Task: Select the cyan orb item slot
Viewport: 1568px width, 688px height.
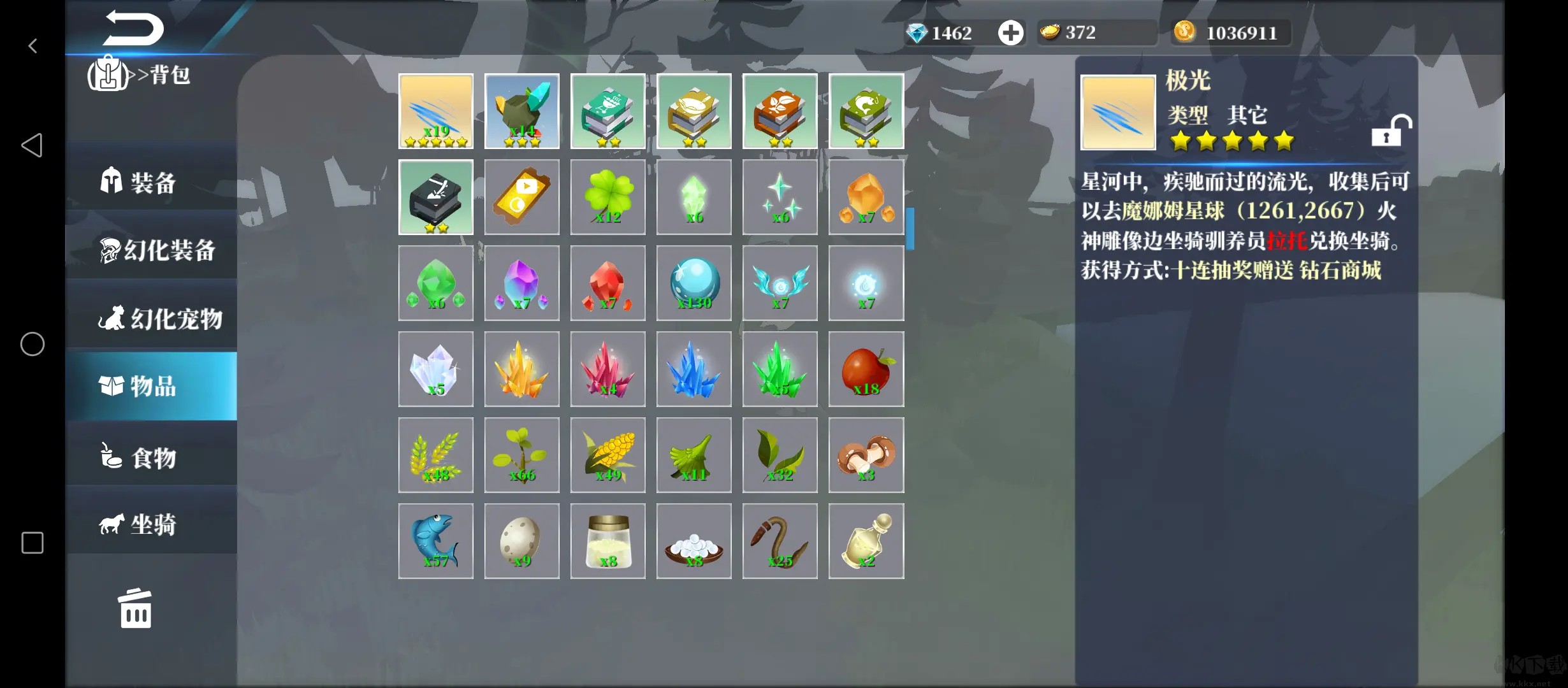Action: tap(694, 283)
